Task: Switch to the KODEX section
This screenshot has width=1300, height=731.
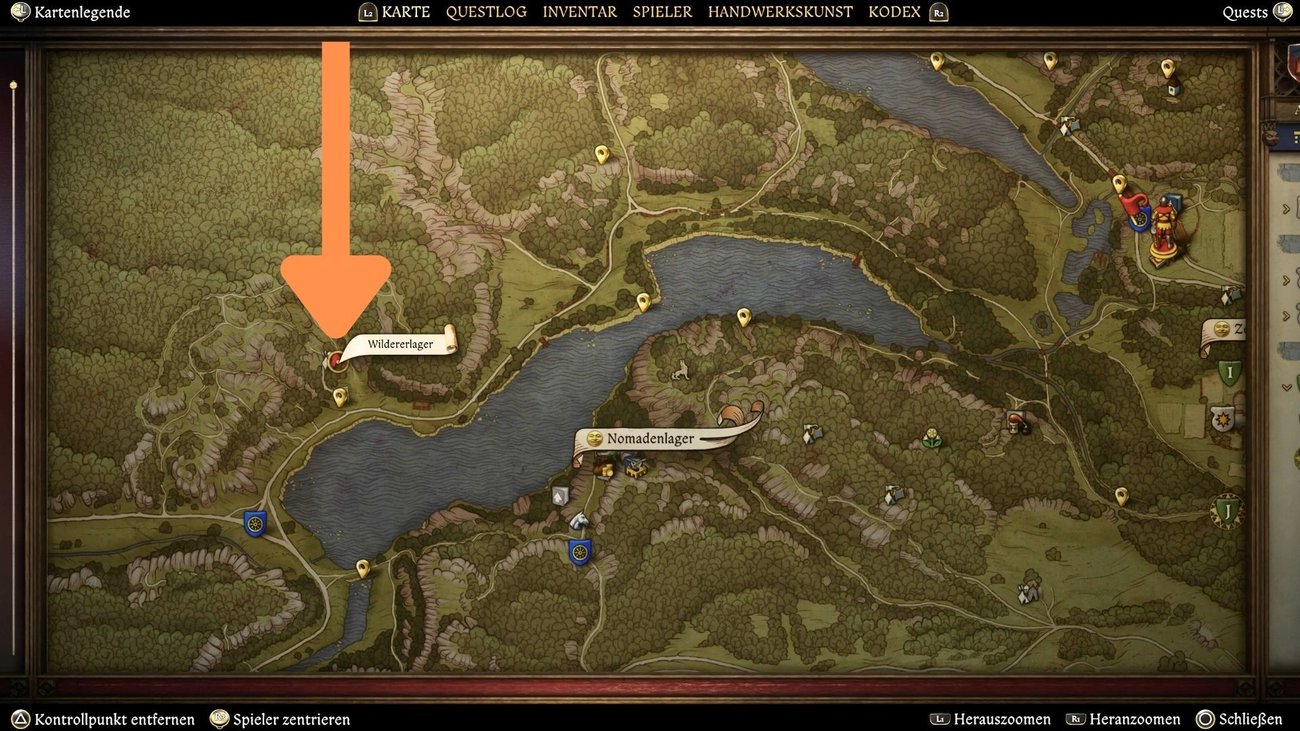Action: [895, 11]
